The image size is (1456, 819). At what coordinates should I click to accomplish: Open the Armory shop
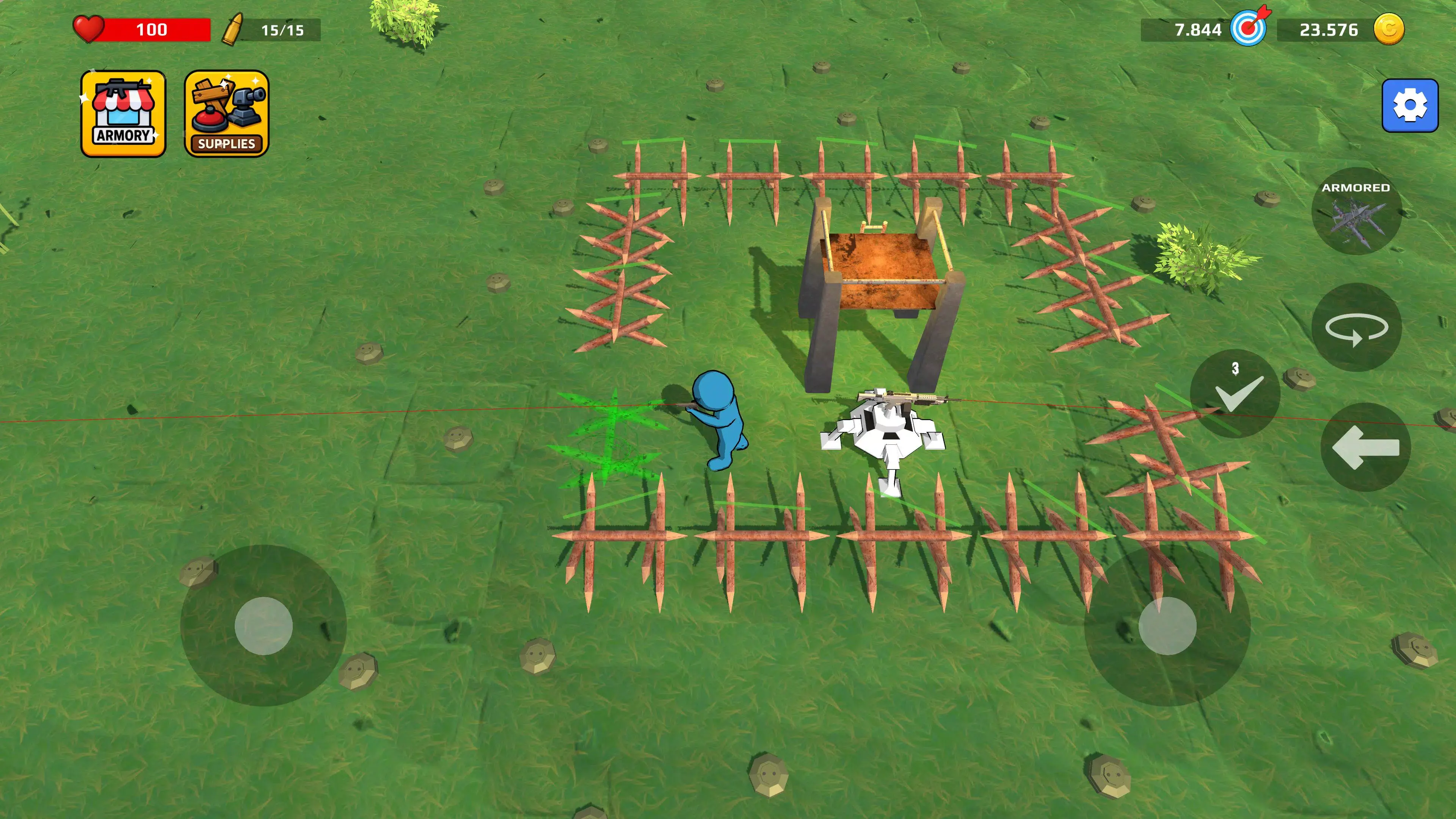pos(123,114)
